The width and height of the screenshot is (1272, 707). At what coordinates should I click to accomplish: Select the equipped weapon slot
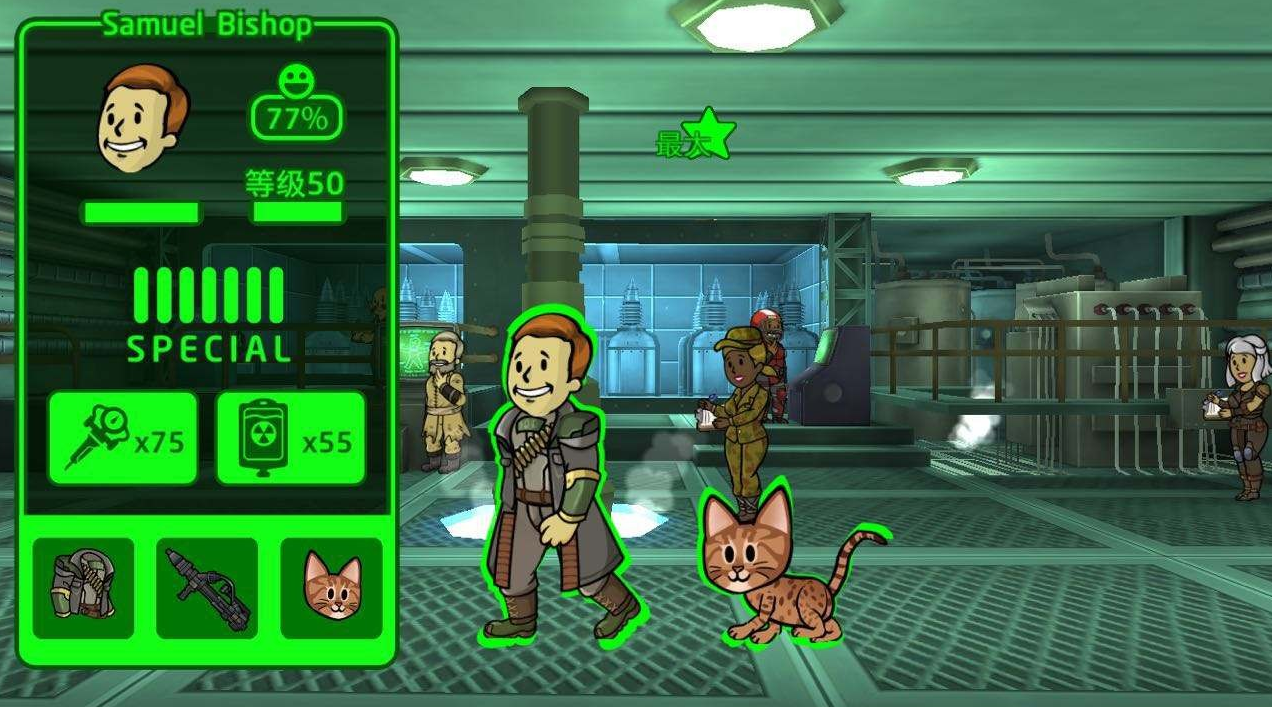pyautogui.click(x=207, y=587)
